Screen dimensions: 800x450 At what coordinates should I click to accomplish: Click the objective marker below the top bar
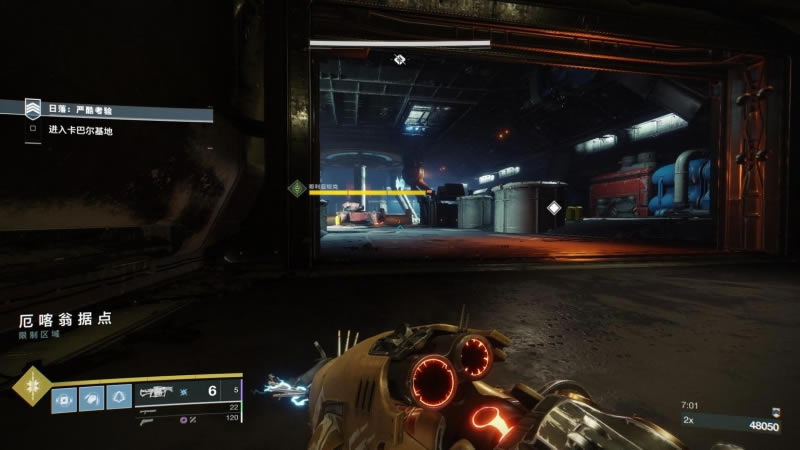click(399, 60)
